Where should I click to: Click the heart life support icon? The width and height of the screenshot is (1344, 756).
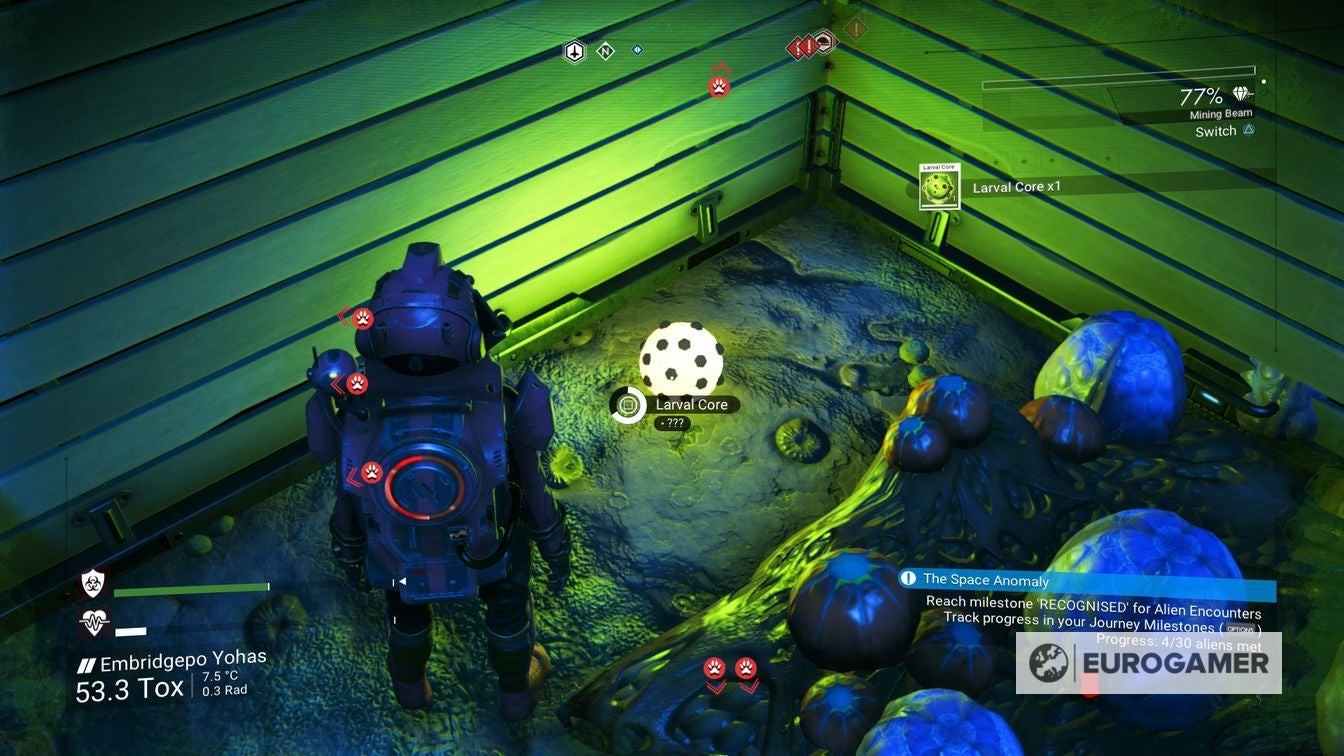(94, 623)
